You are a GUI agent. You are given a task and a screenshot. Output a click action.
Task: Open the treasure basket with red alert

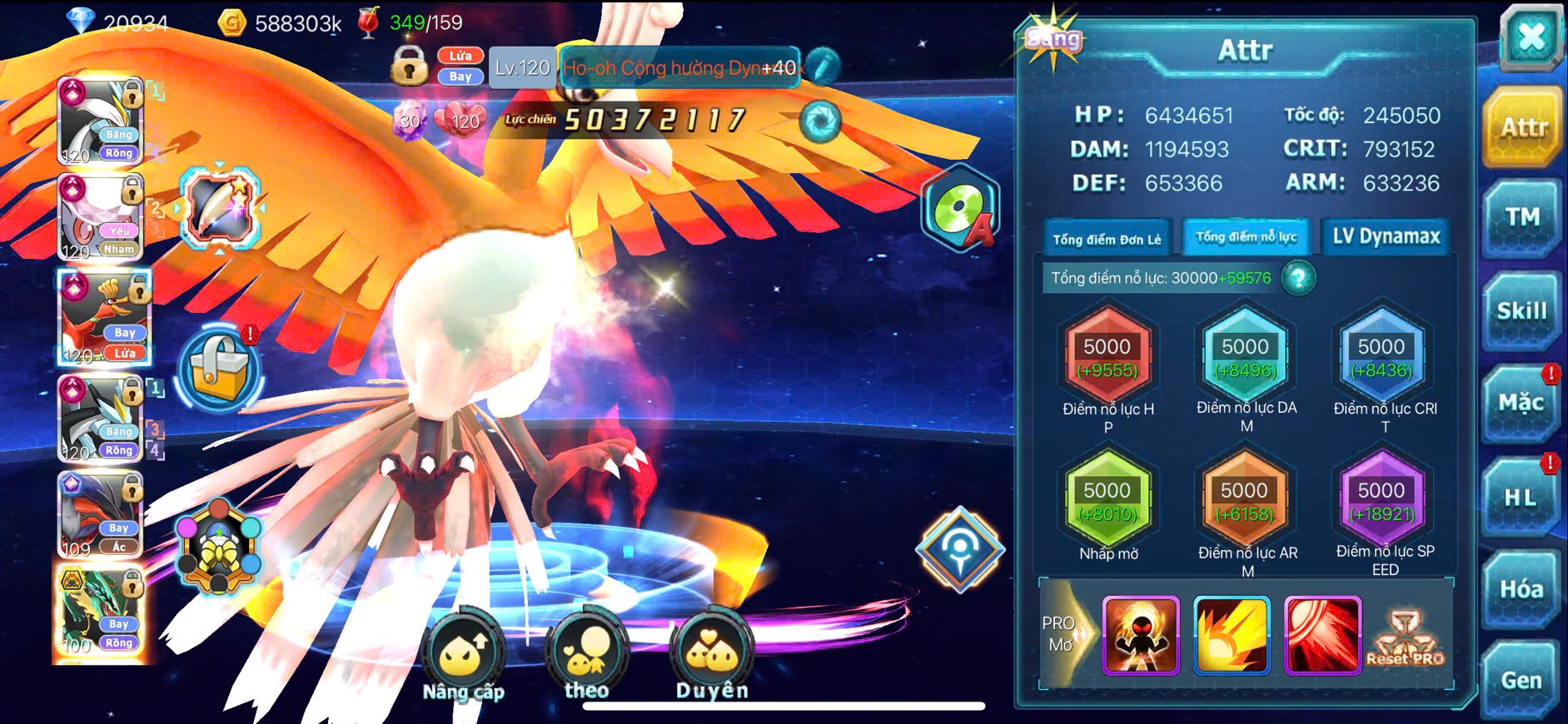(219, 369)
